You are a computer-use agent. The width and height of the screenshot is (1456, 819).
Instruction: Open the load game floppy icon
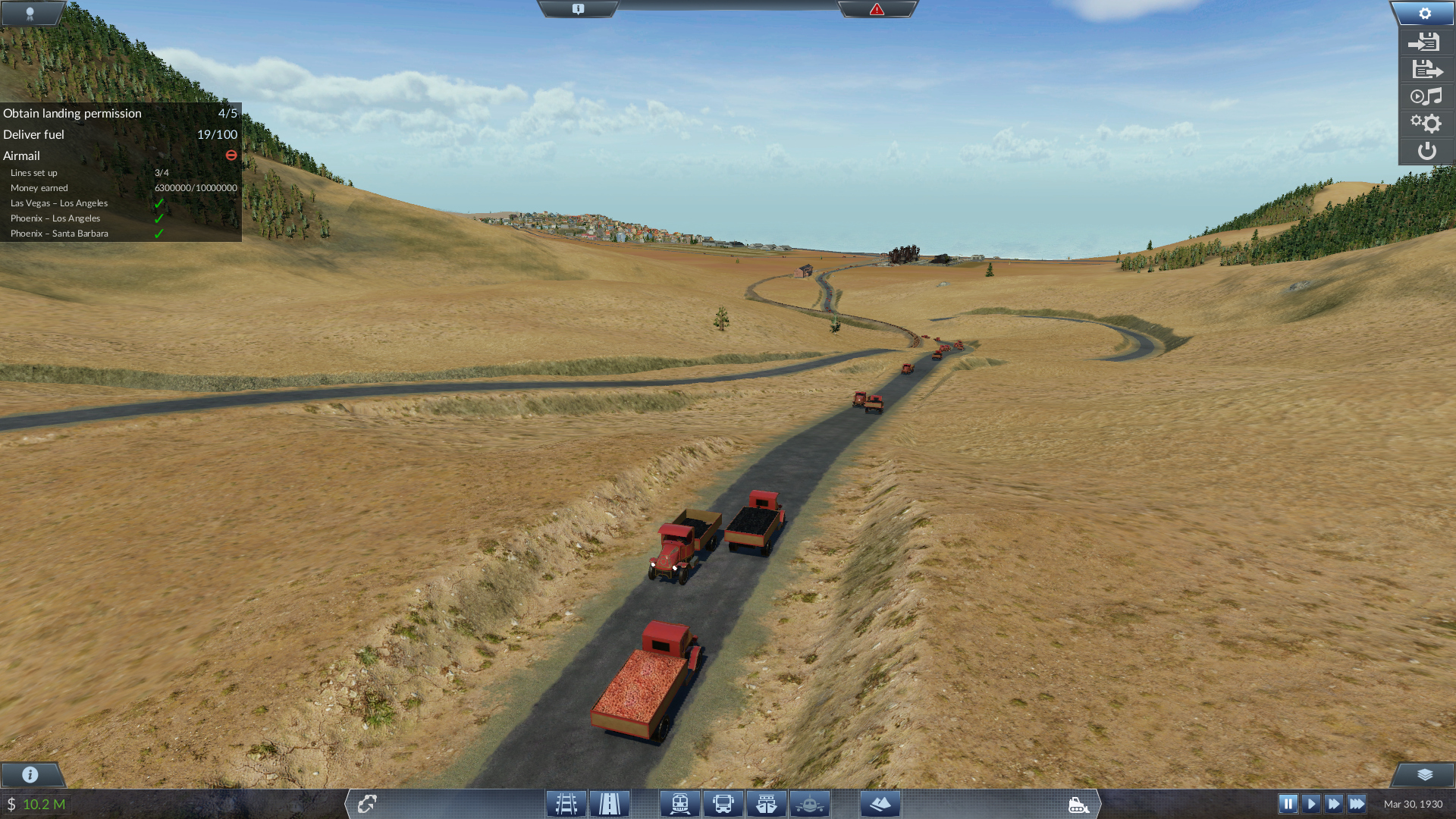[1426, 70]
